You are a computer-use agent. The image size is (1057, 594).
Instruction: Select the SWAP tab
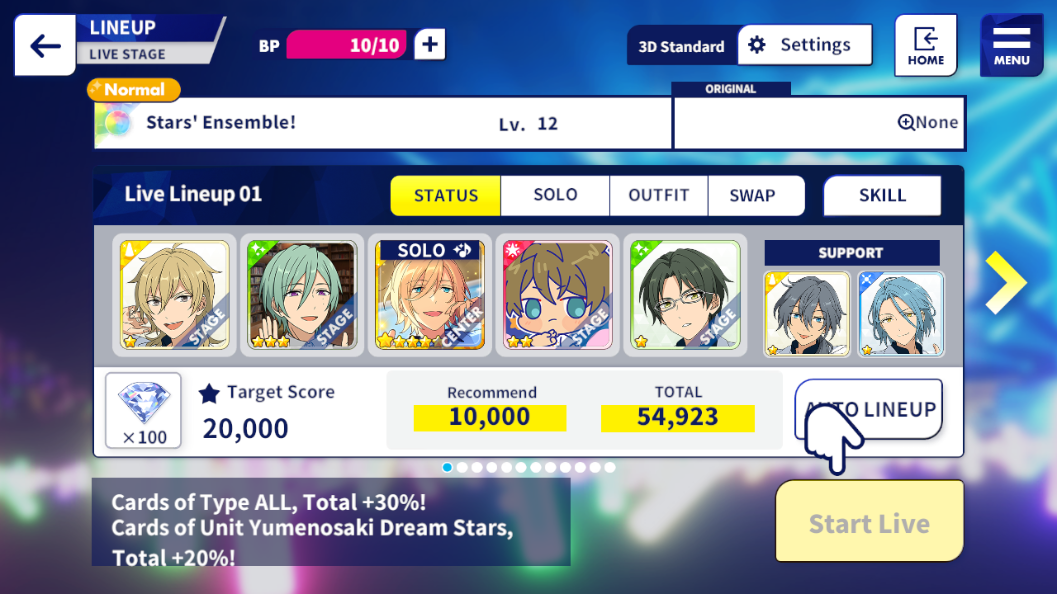pos(753,196)
